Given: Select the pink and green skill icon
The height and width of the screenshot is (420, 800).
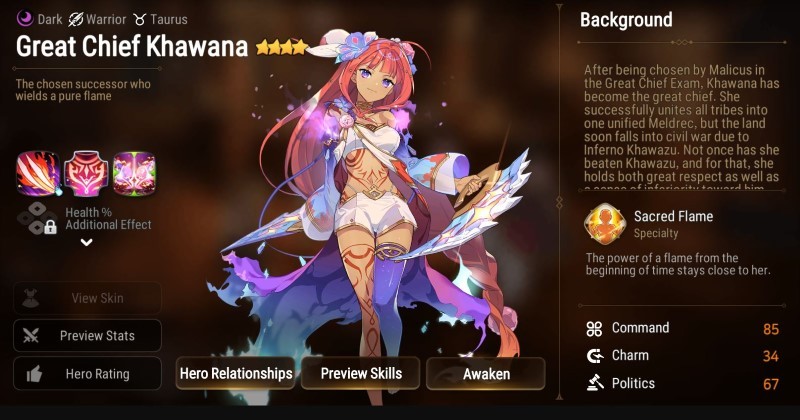Looking at the screenshot, I should coord(133,173).
